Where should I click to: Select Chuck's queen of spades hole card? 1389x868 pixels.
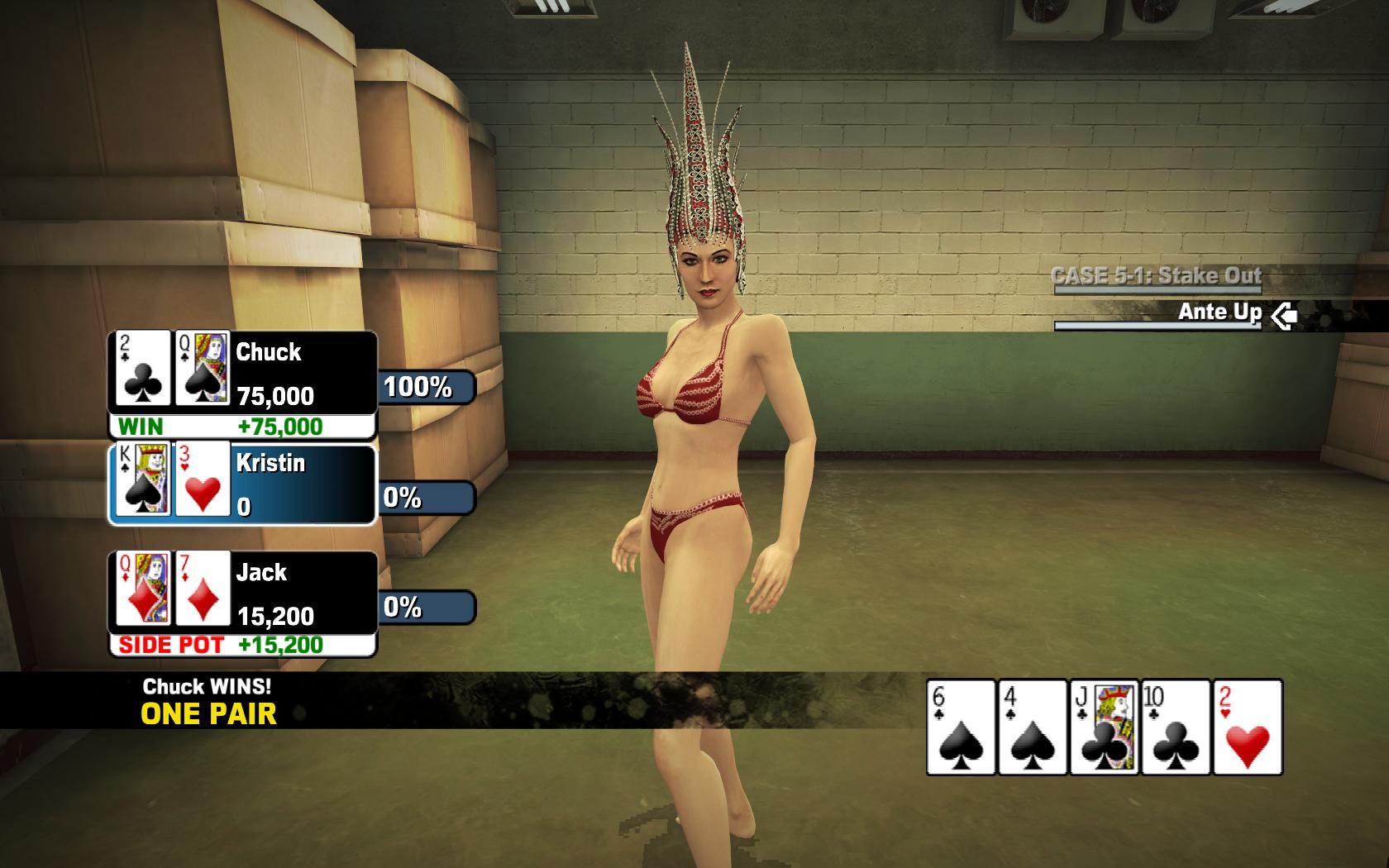click(203, 369)
